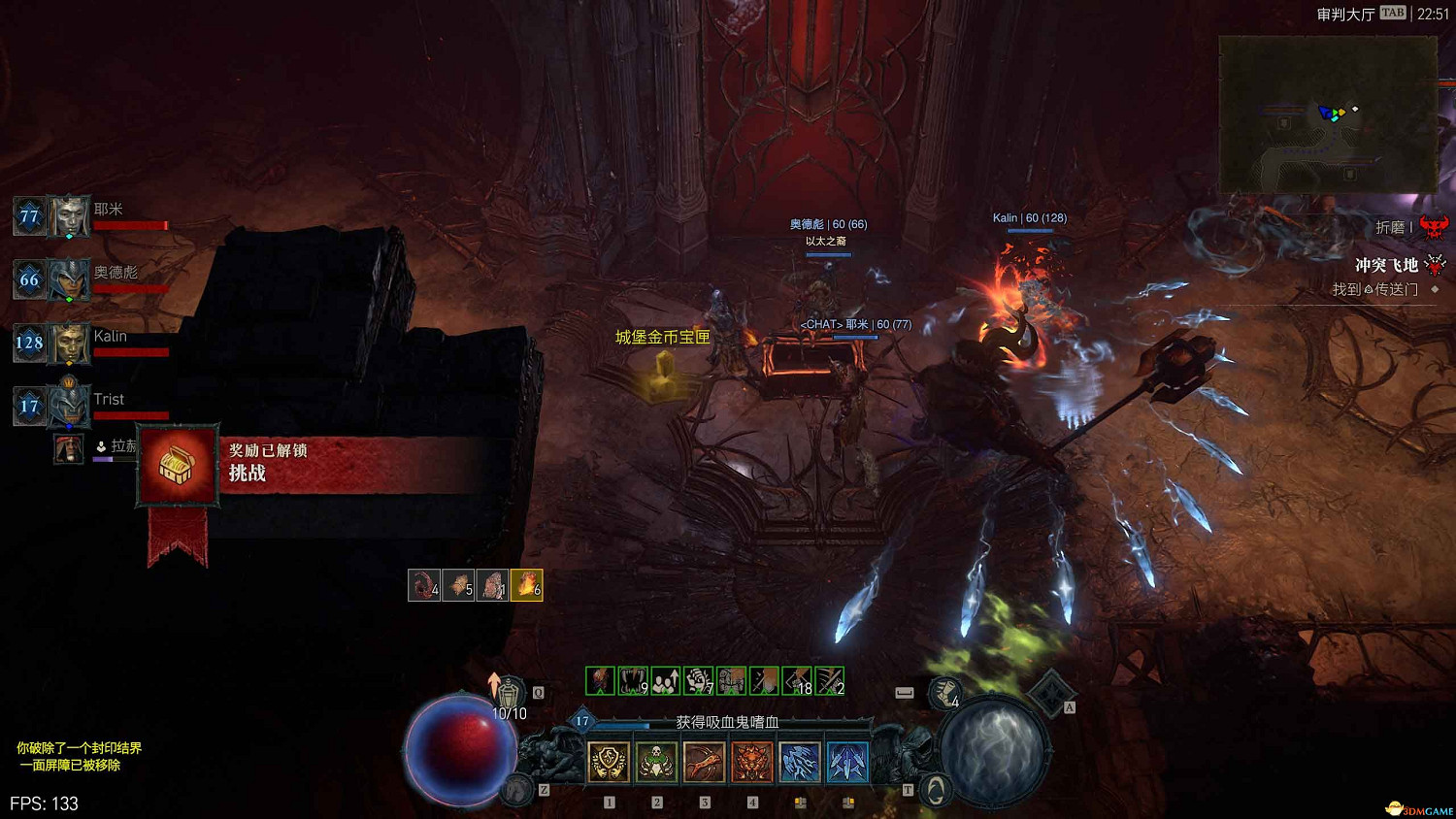
Task: Click the 冲突飞地 quest tracker entry
Action: tap(1386, 265)
